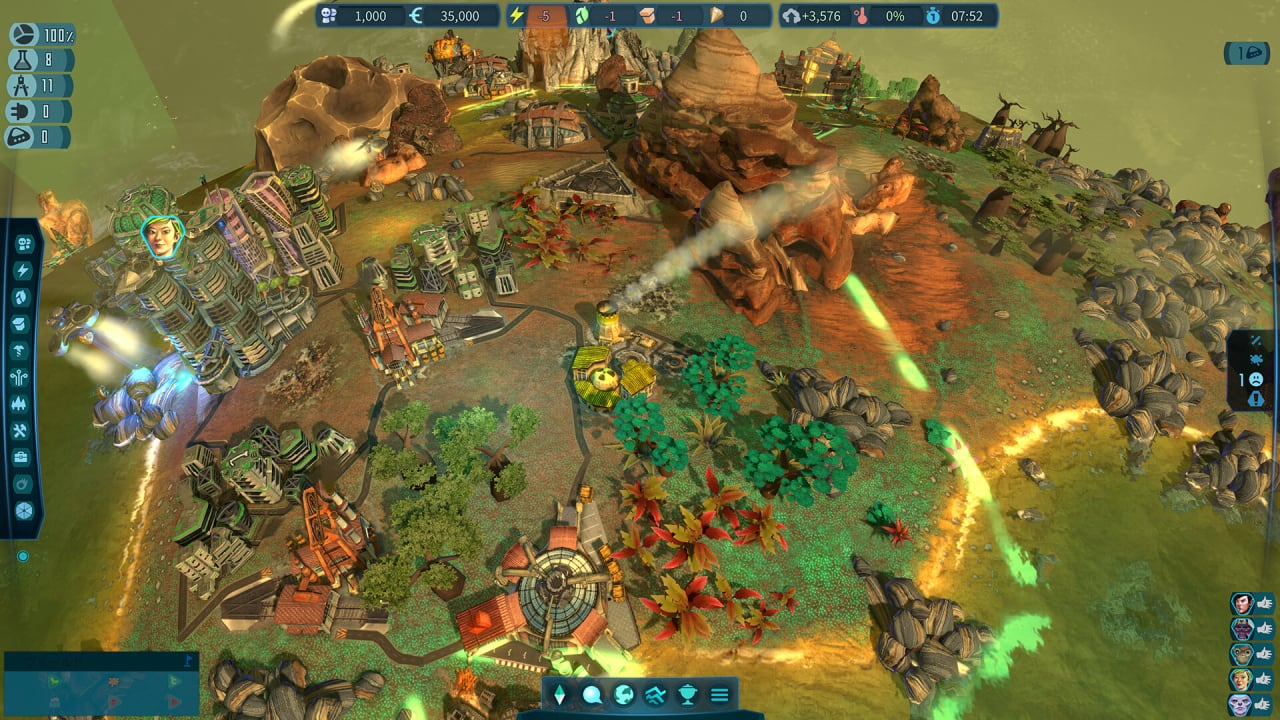Show the planet globe overview
This screenshot has width=1280, height=720.
pyautogui.click(x=624, y=694)
